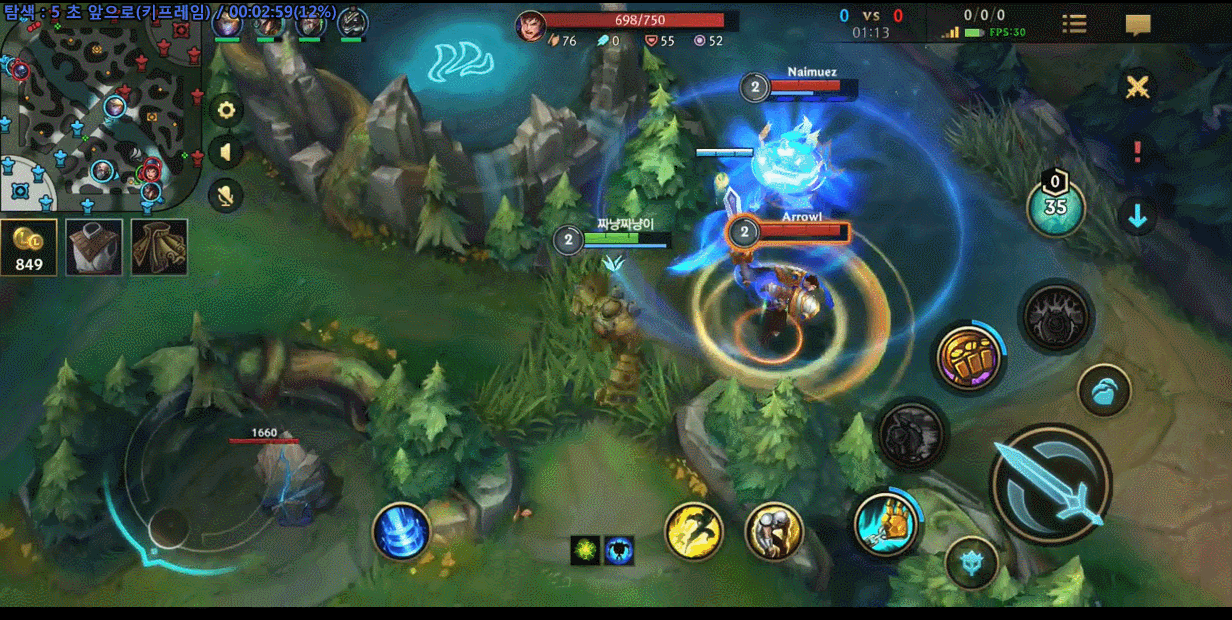Click on the minimap
The height and width of the screenshot is (620, 1232).
tap(100, 110)
